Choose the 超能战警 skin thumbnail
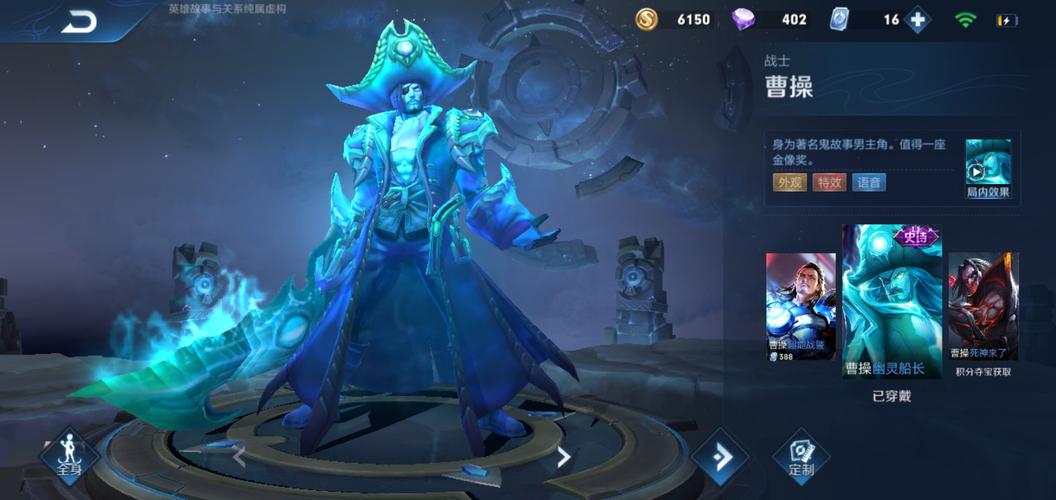Image resolution: width=1056 pixels, height=500 pixels. tap(800, 305)
